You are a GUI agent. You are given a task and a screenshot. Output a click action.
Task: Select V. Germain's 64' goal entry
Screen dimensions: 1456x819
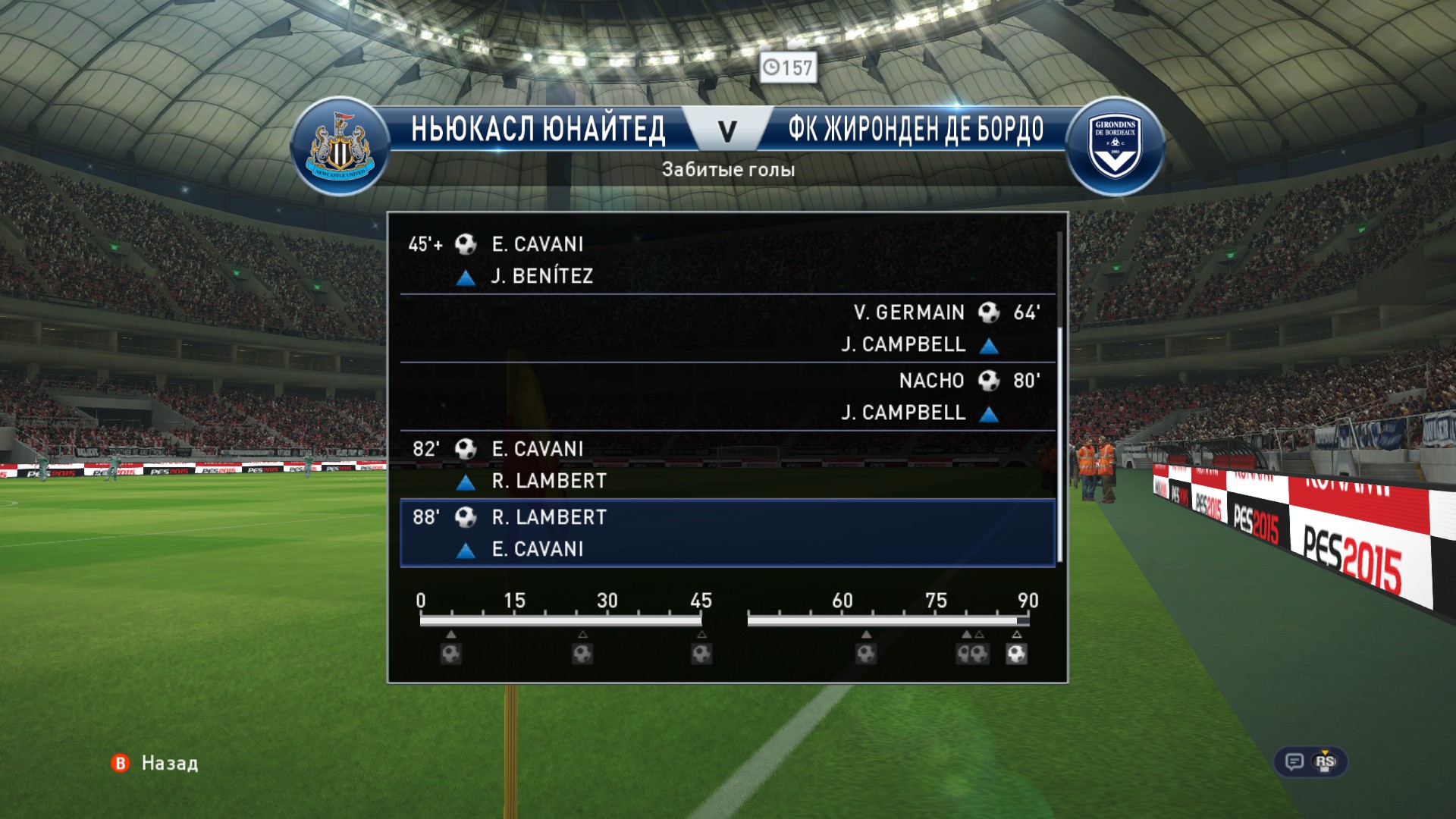(x=726, y=328)
